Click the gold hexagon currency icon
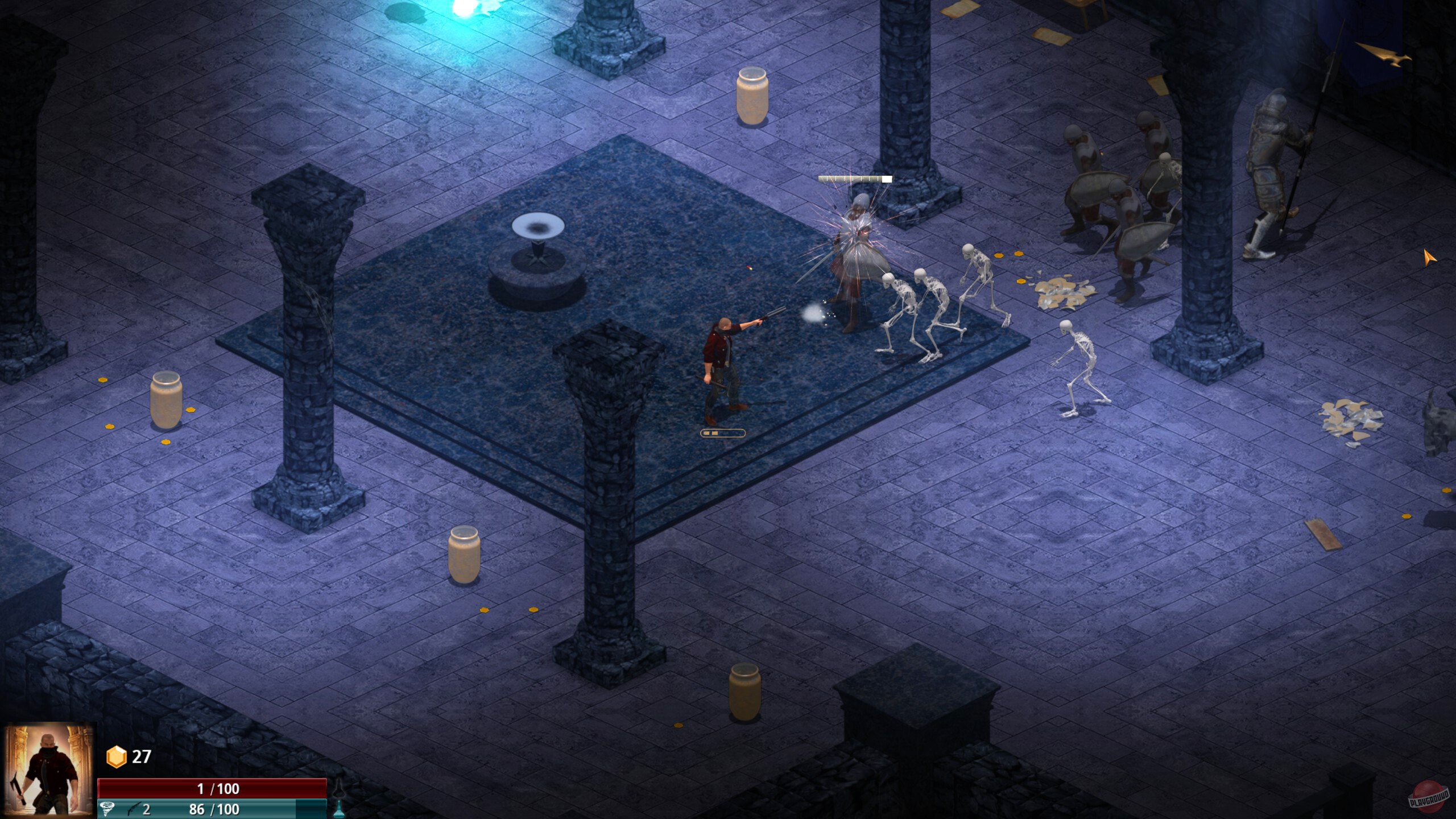 (x=117, y=756)
